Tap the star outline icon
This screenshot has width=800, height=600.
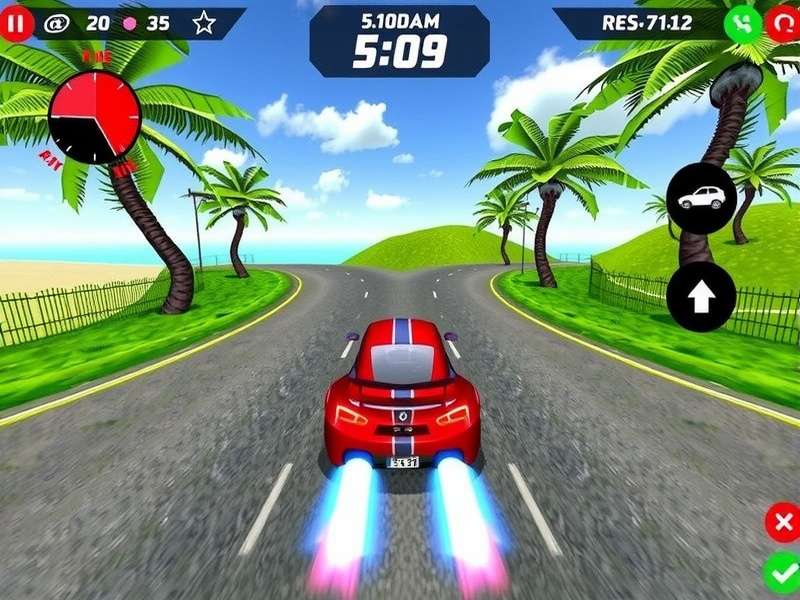(x=204, y=23)
